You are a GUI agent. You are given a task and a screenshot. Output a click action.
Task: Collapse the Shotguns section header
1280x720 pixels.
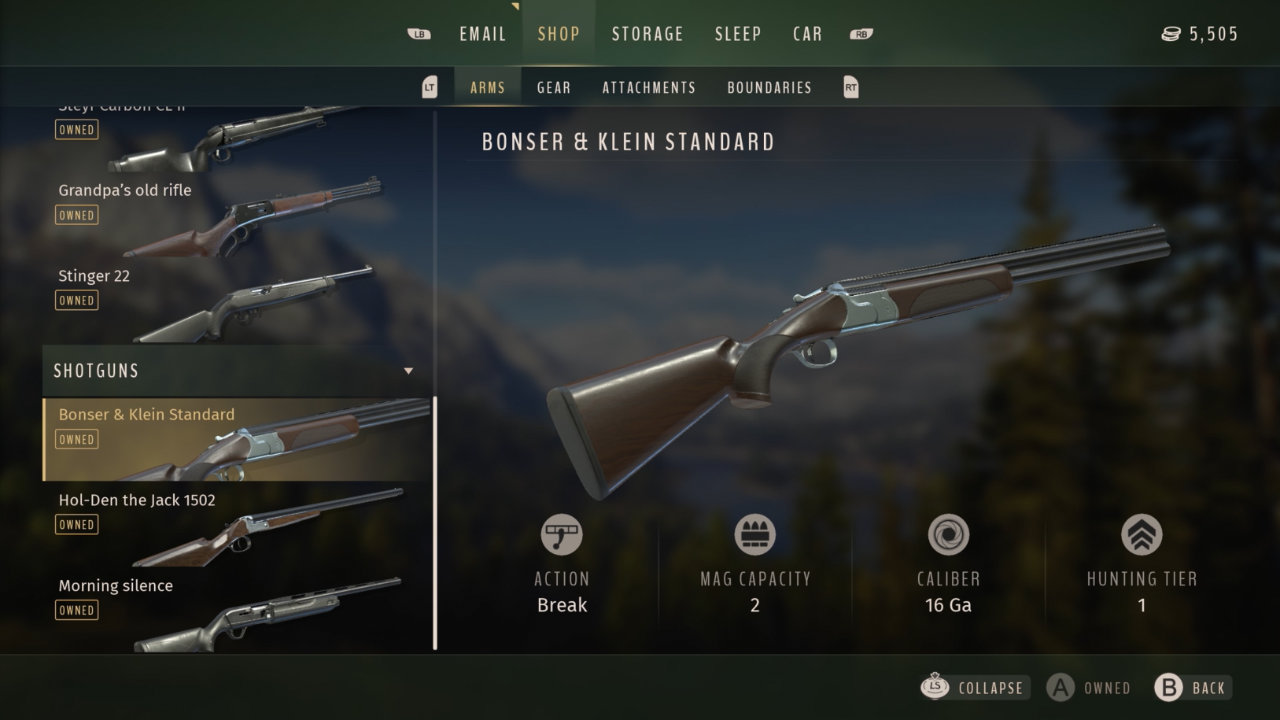[x=235, y=371]
